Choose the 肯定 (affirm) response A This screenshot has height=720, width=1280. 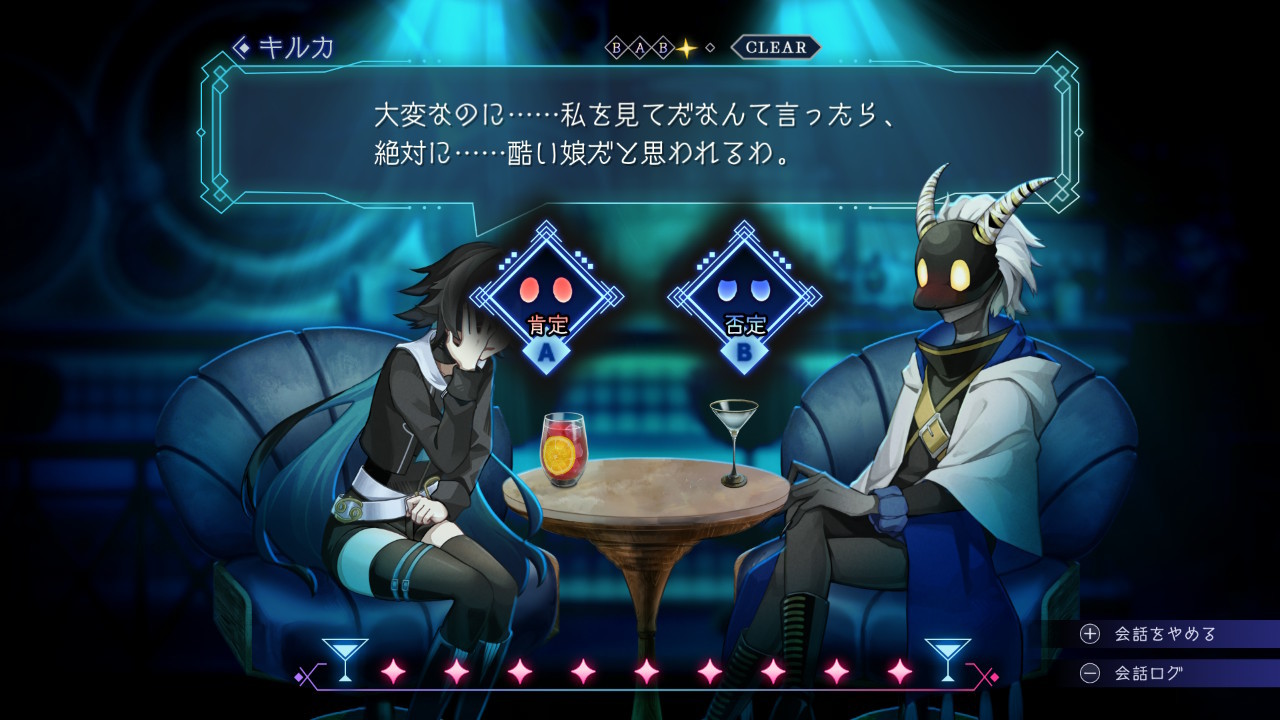coord(546,298)
